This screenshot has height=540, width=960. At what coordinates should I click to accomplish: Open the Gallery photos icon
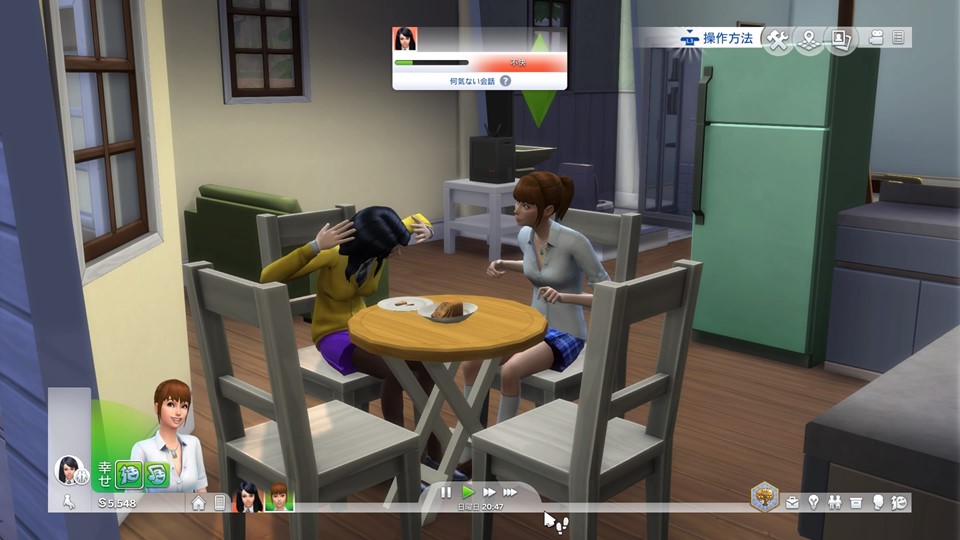[x=841, y=39]
